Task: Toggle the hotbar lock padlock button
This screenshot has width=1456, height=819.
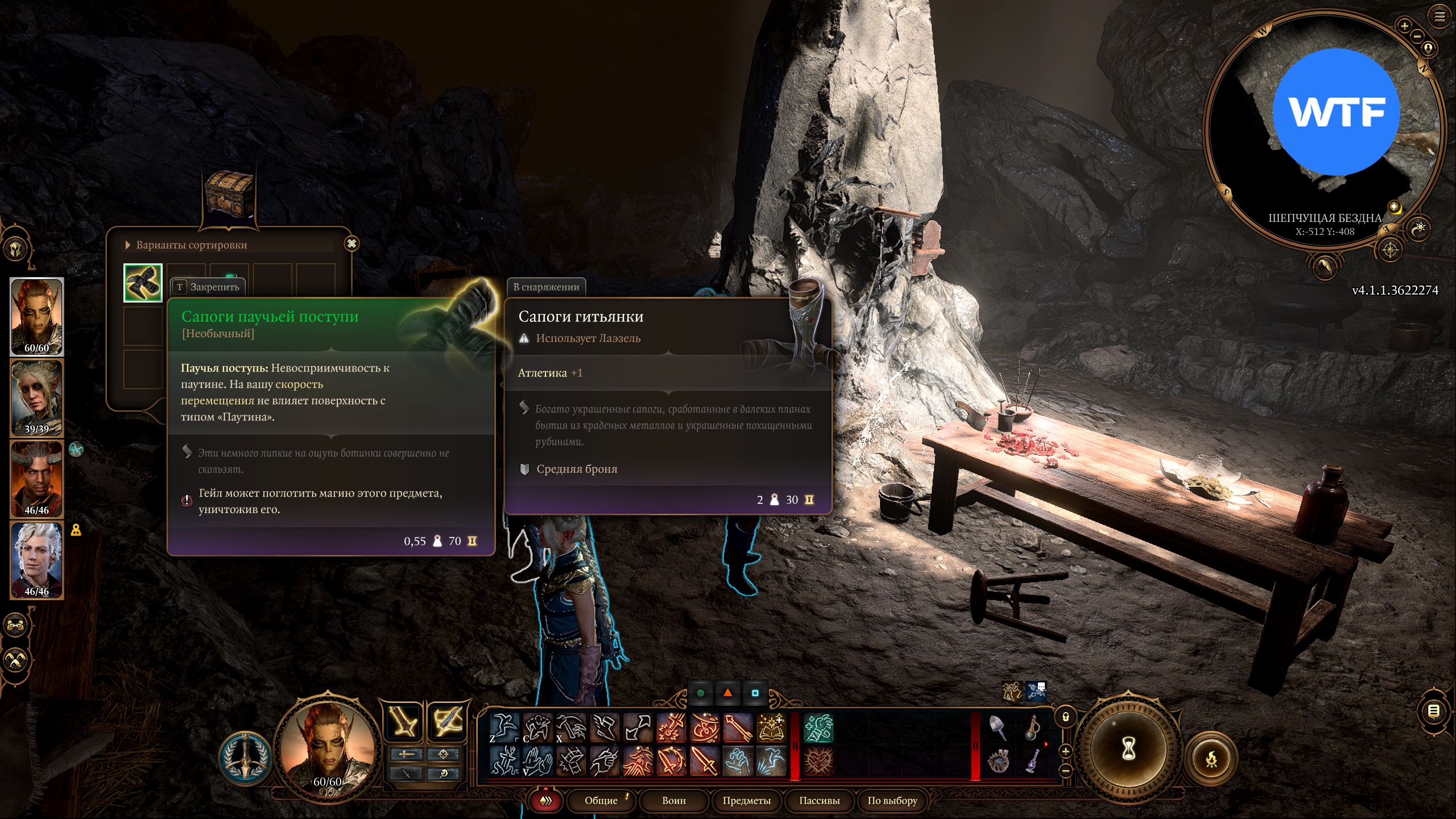Action: point(1066,717)
